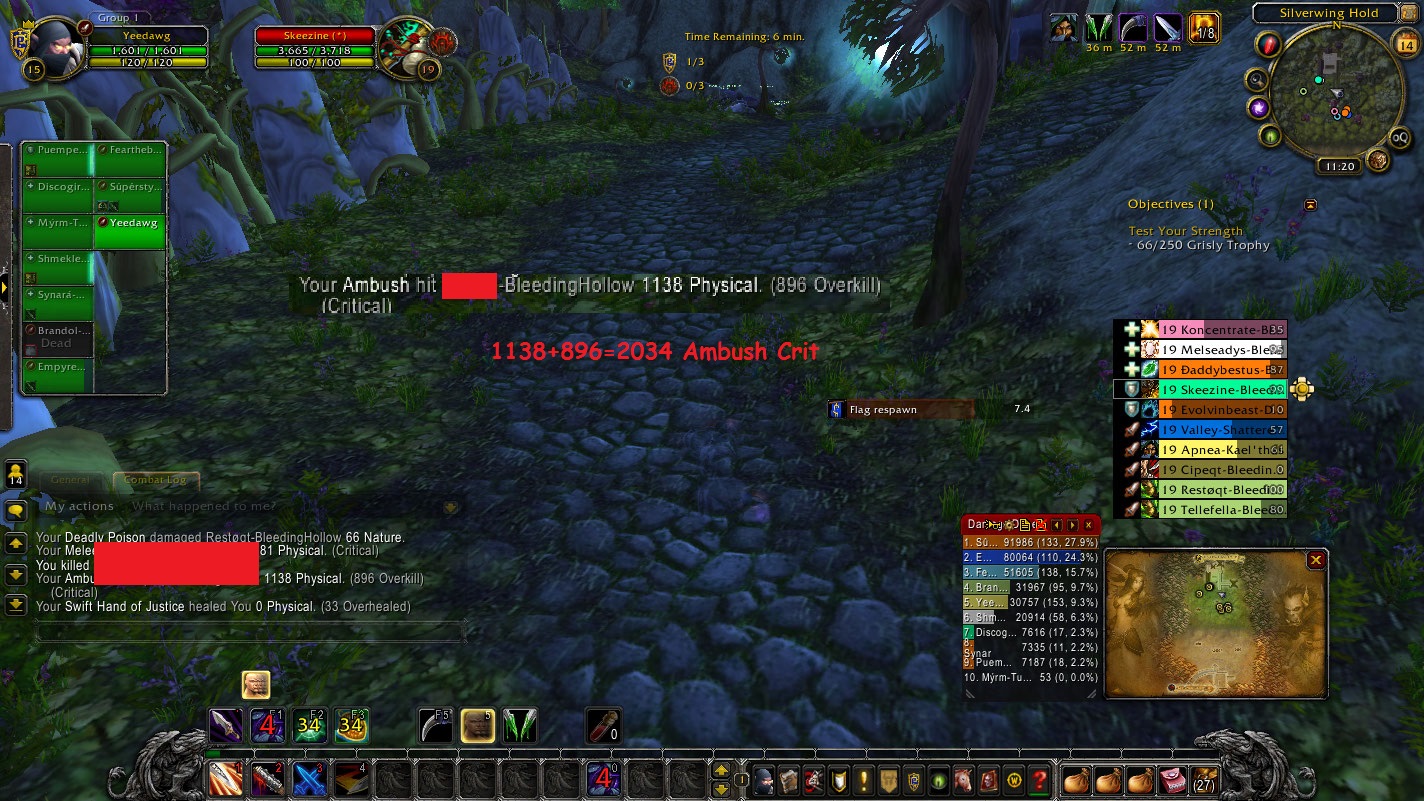The height and width of the screenshot is (801, 1424).
Task: Select Koncentrate in the enemy frames list
Action: (x=1220, y=330)
